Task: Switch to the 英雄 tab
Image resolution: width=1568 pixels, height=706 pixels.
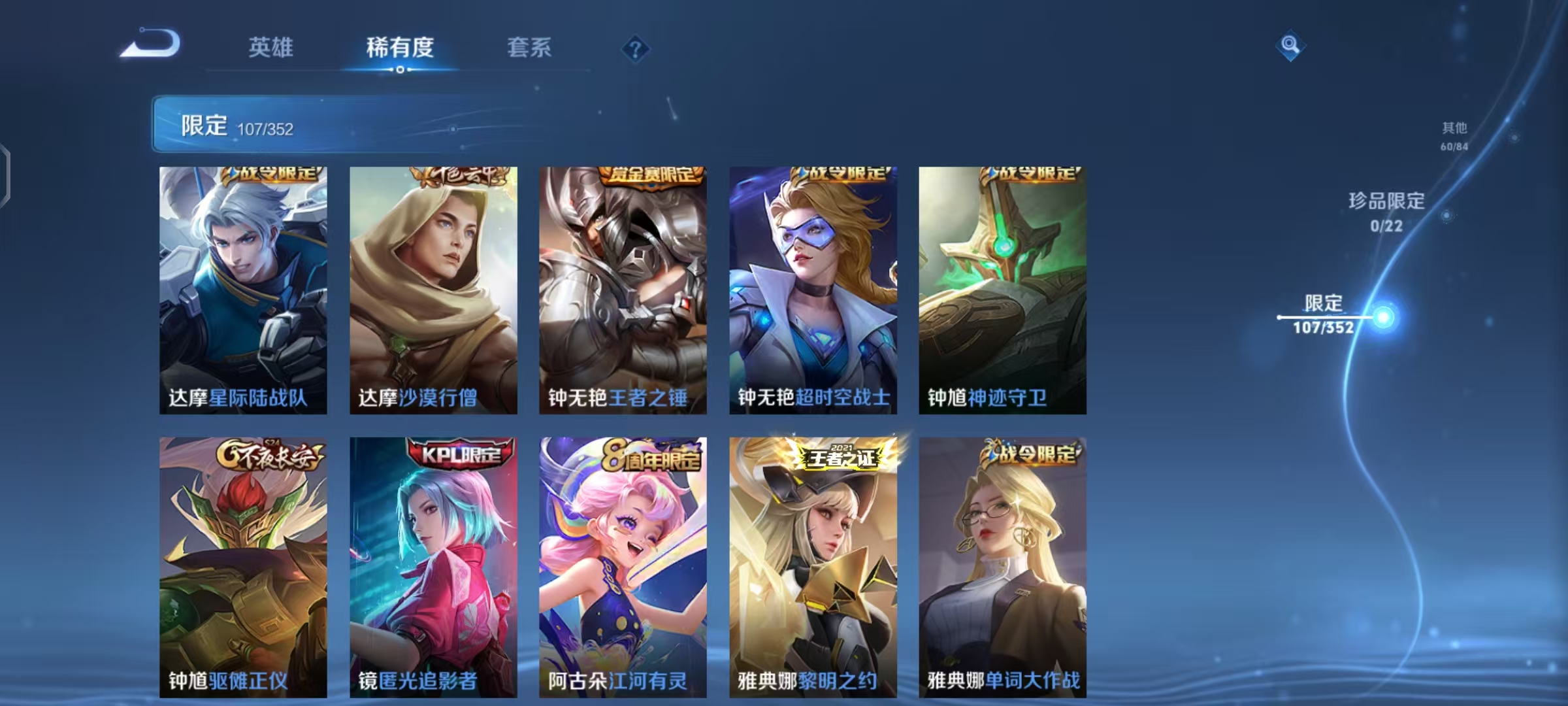Action: (x=272, y=48)
